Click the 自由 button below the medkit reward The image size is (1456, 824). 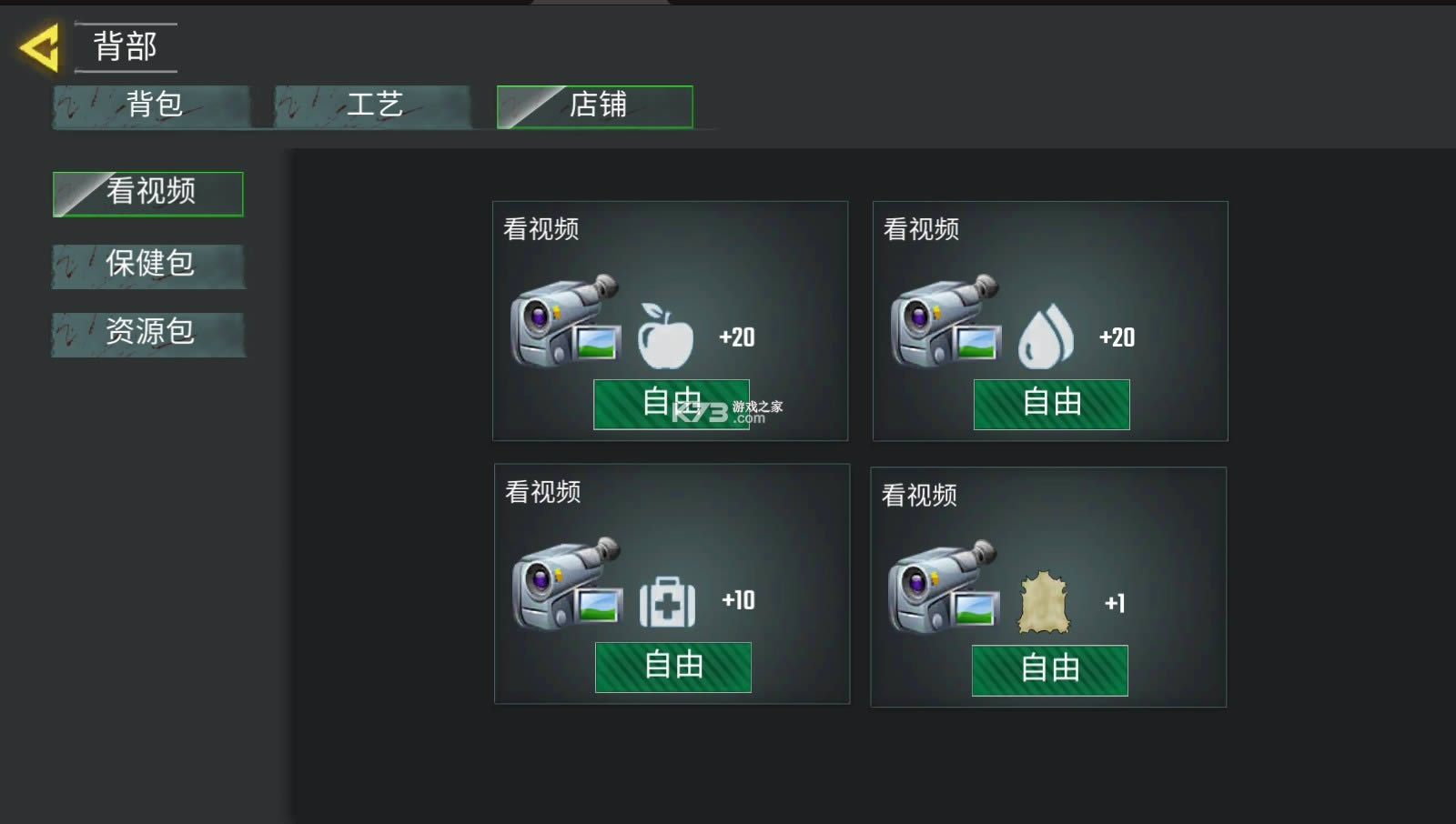click(672, 667)
